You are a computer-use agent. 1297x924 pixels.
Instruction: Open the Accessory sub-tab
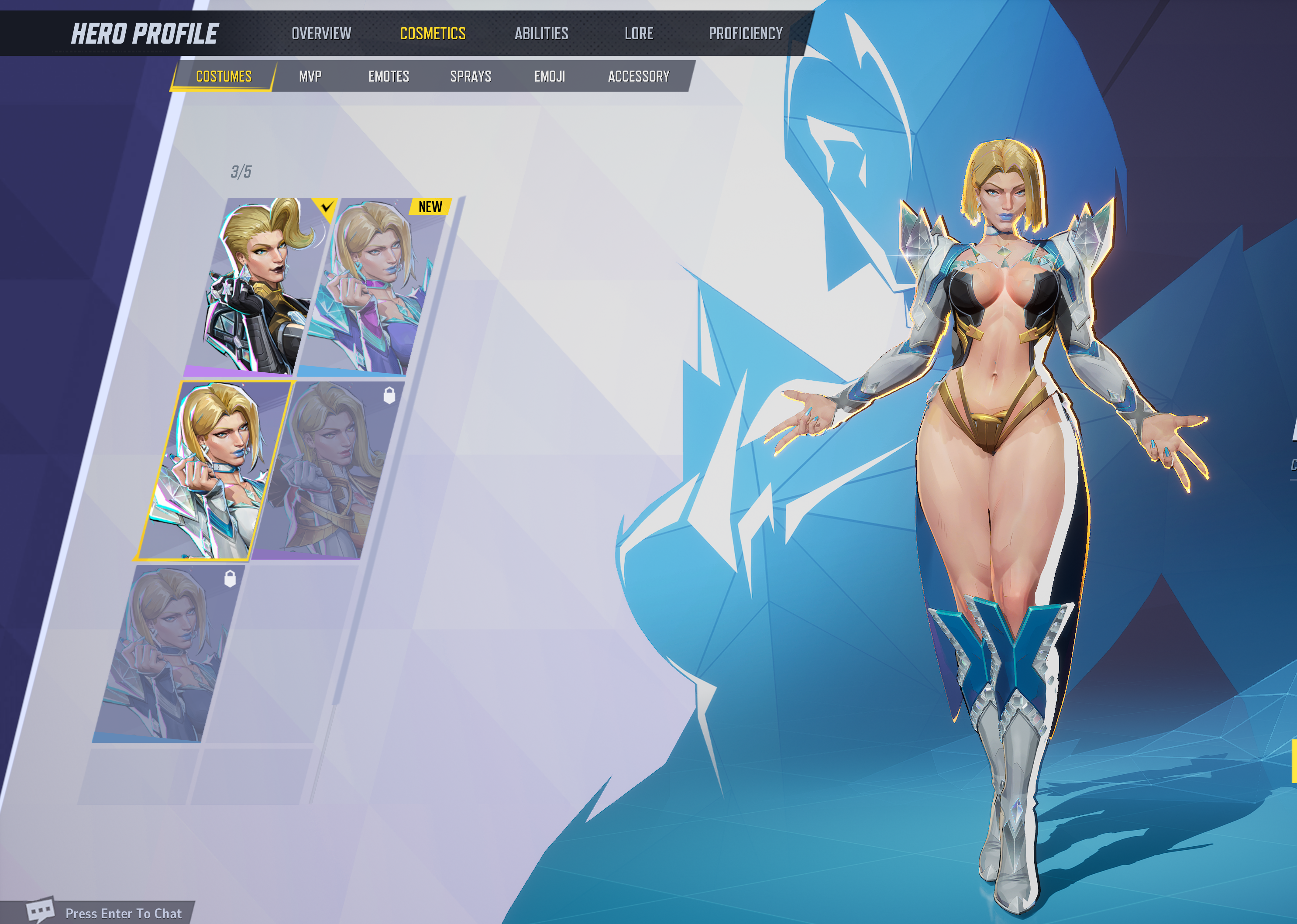(639, 76)
